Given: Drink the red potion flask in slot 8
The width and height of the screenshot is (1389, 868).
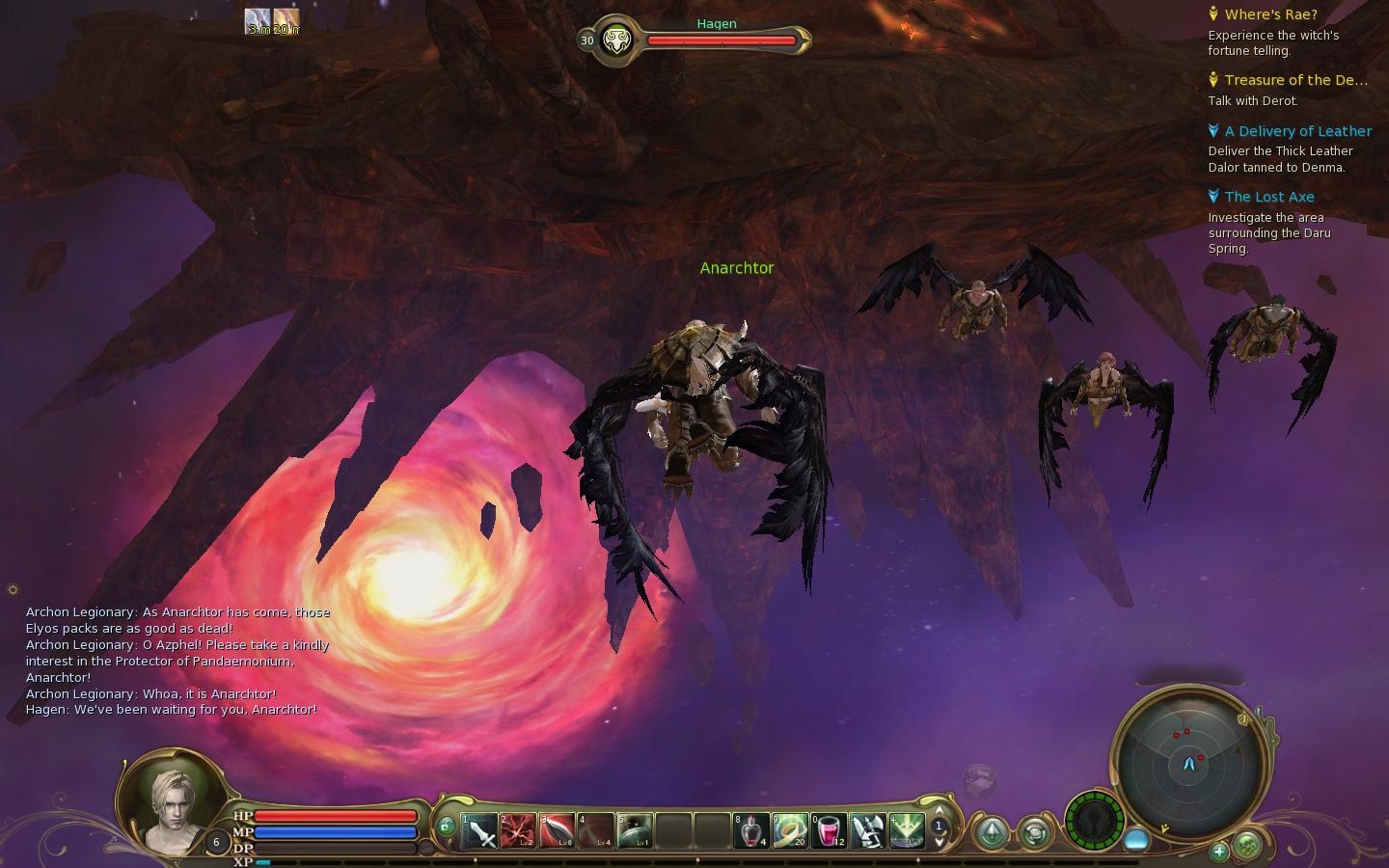Looking at the screenshot, I should tap(751, 830).
